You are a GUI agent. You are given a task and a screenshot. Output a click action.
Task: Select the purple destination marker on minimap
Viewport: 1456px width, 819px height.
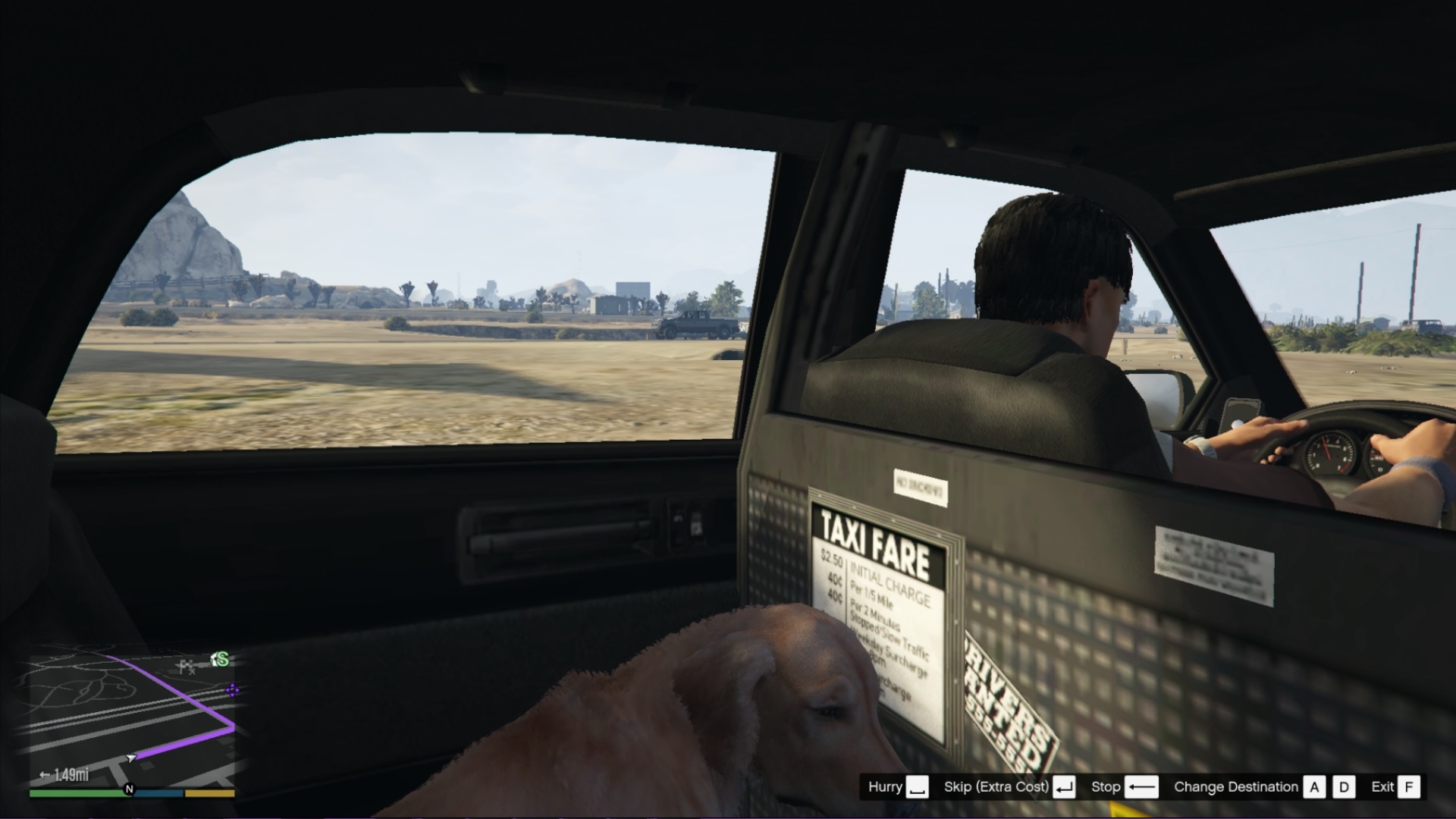point(233,689)
